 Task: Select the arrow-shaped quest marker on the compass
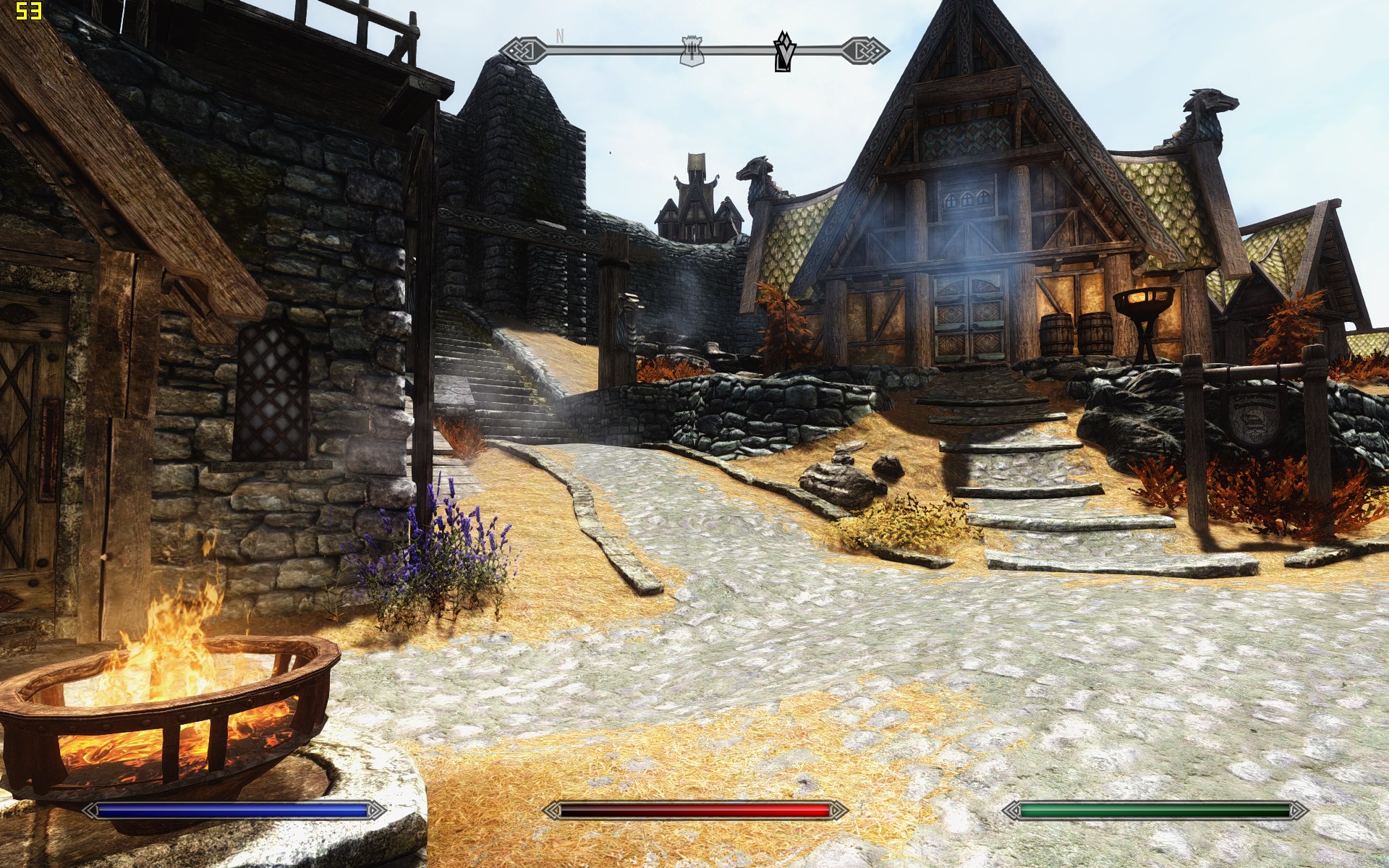pos(783,51)
